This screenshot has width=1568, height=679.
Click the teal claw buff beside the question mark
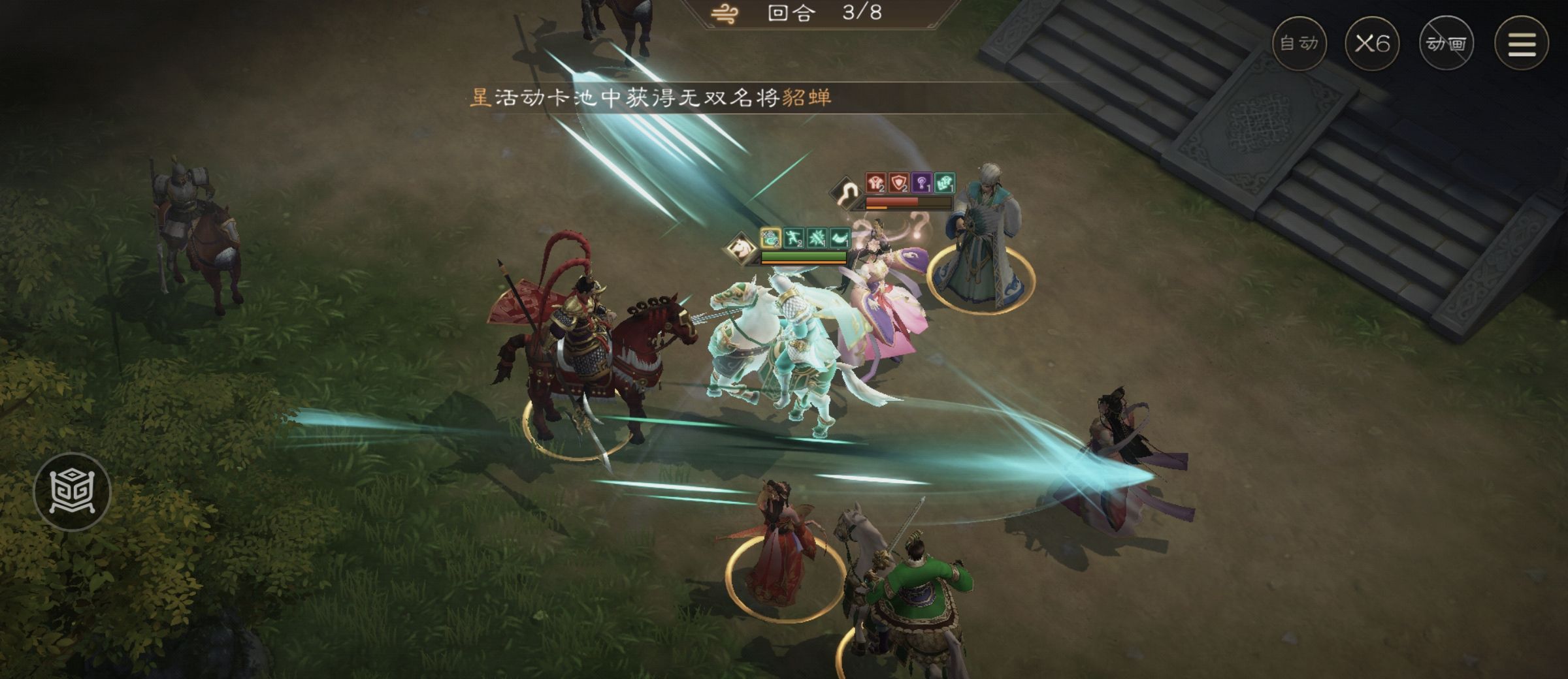[944, 182]
